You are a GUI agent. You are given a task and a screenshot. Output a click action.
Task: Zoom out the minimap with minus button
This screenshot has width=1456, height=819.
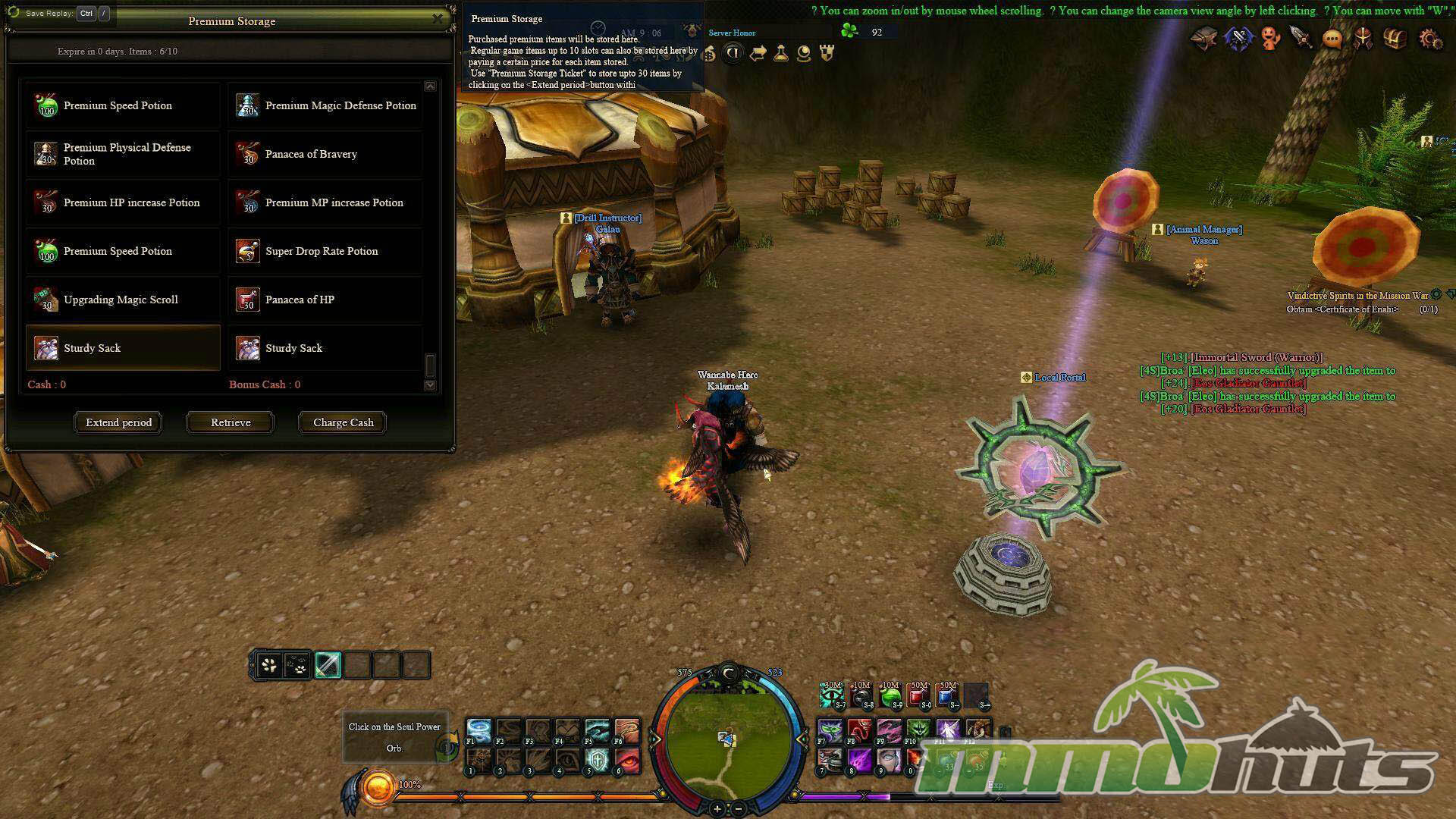click(739, 809)
